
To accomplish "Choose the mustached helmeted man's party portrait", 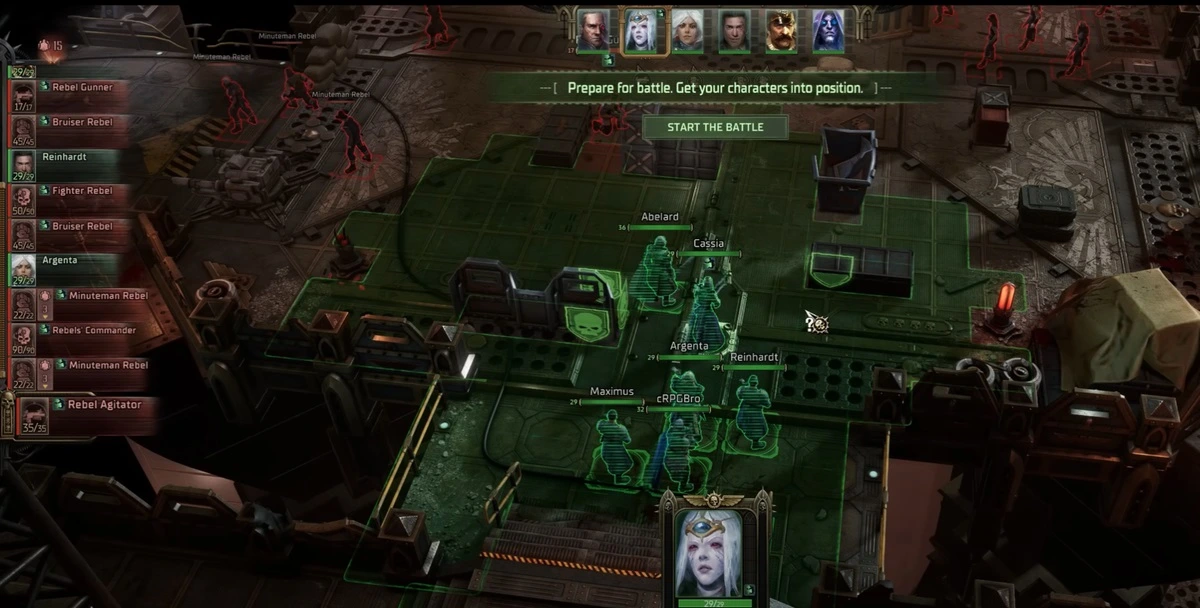I will coord(781,31).
